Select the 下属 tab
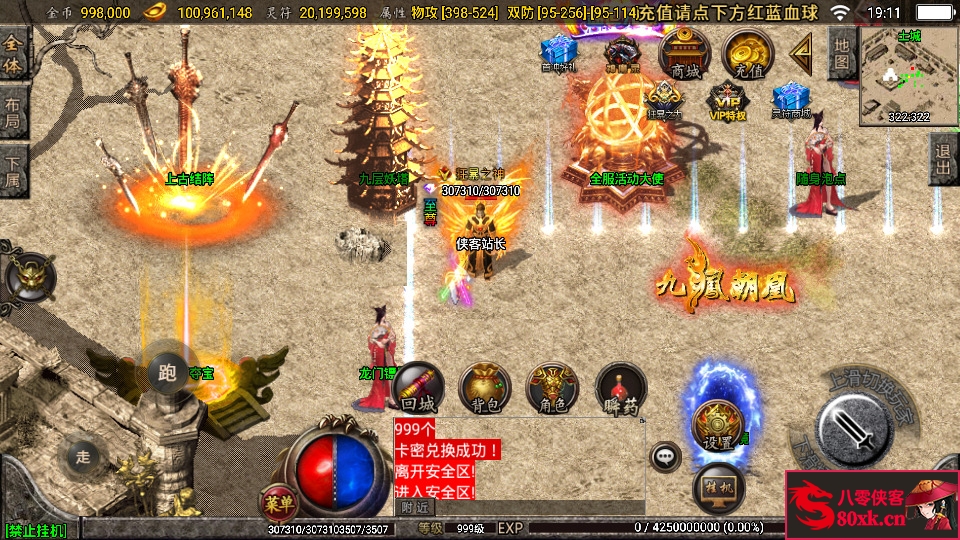 pyautogui.click(x=14, y=170)
